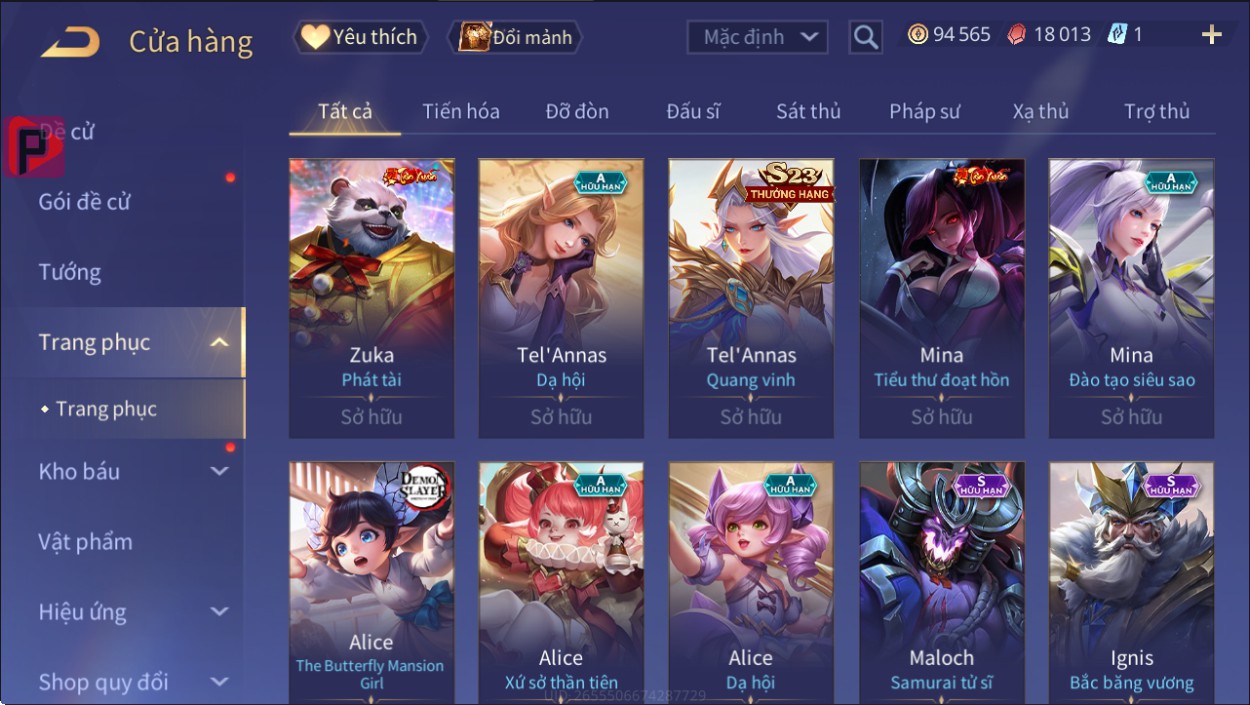Select the Tel'Annas Quang vinh skin card
Screen dimensions: 1250x705
(x=751, y=298)
